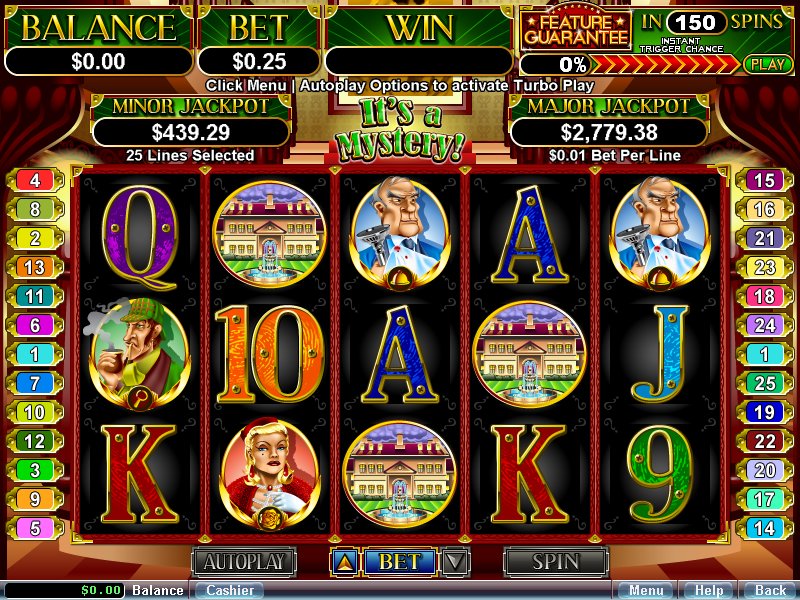Spin the slot reels

point(555,562)
